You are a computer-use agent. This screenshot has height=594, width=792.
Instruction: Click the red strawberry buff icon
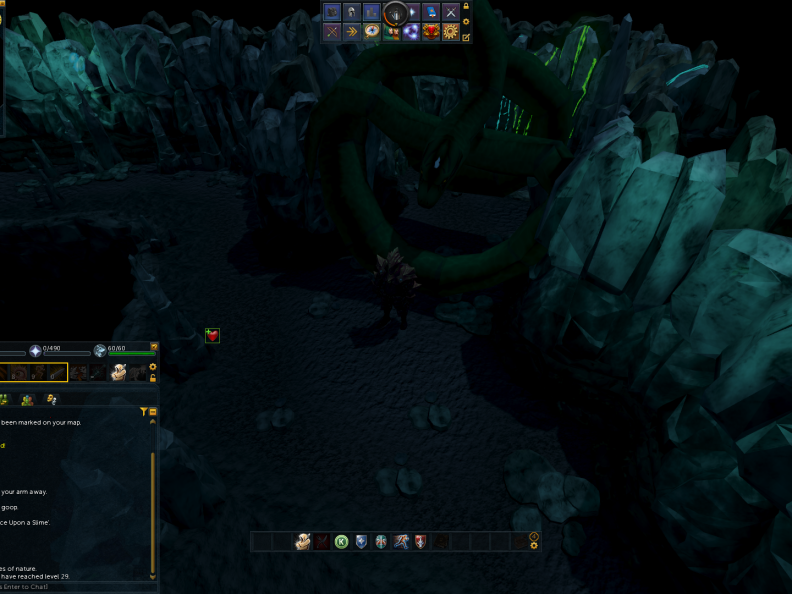(x=212, y=336)
